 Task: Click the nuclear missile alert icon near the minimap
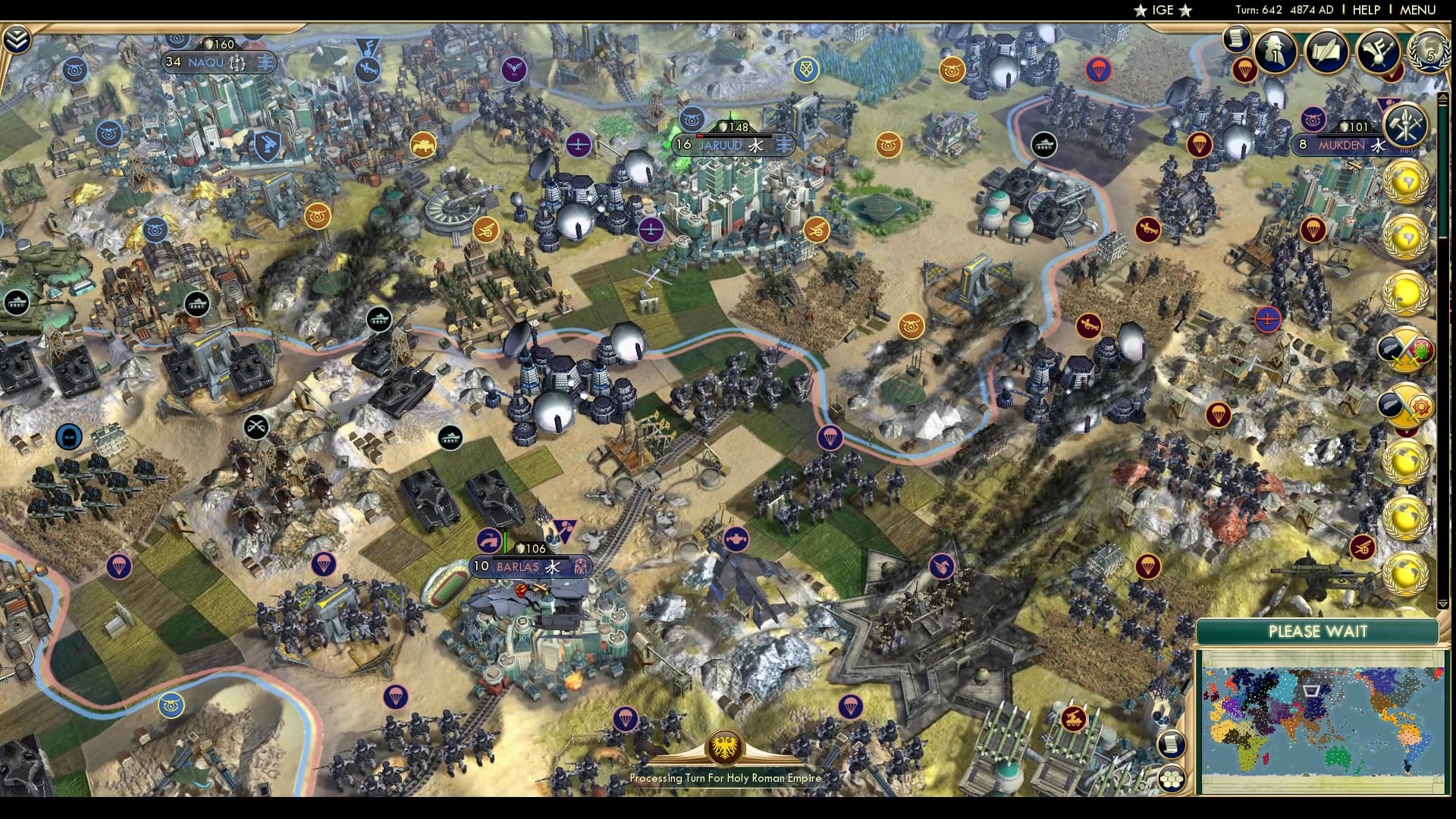[x=1362, y=548]
